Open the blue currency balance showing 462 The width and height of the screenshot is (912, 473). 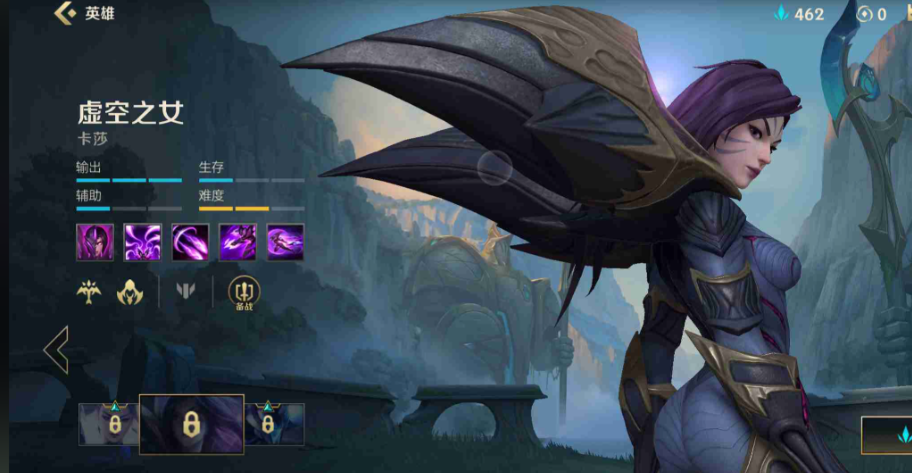(799, 14)
